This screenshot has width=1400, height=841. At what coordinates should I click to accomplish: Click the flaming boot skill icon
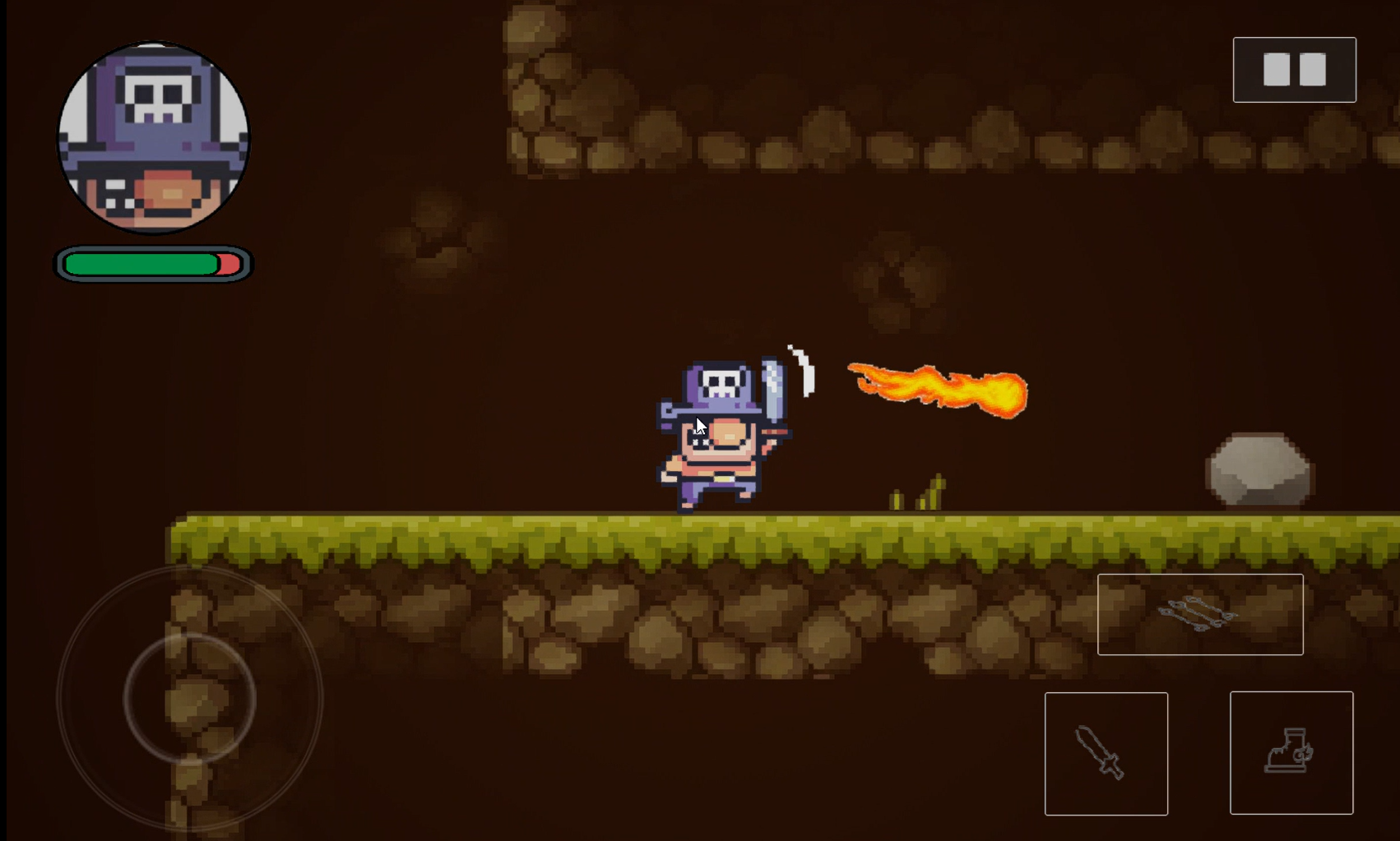click(x=1291, y=752)
